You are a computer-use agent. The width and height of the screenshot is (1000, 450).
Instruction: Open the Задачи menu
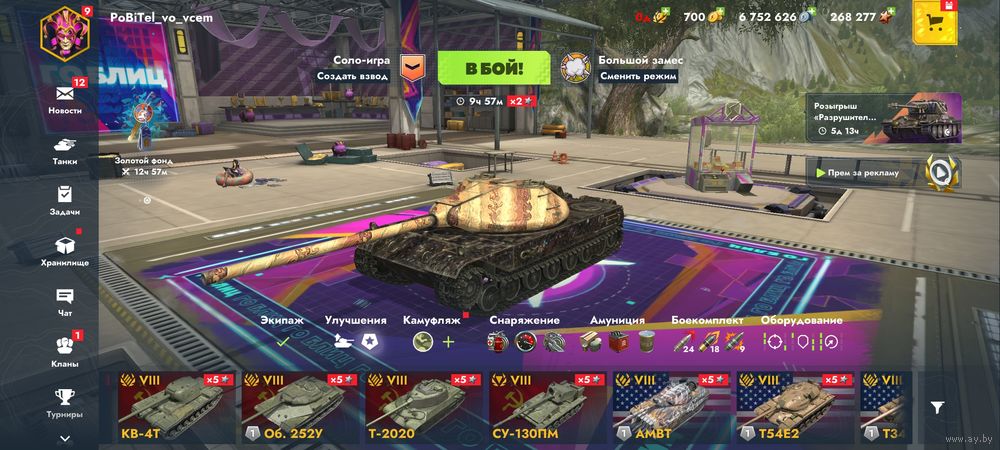click(x=65, y=200)
